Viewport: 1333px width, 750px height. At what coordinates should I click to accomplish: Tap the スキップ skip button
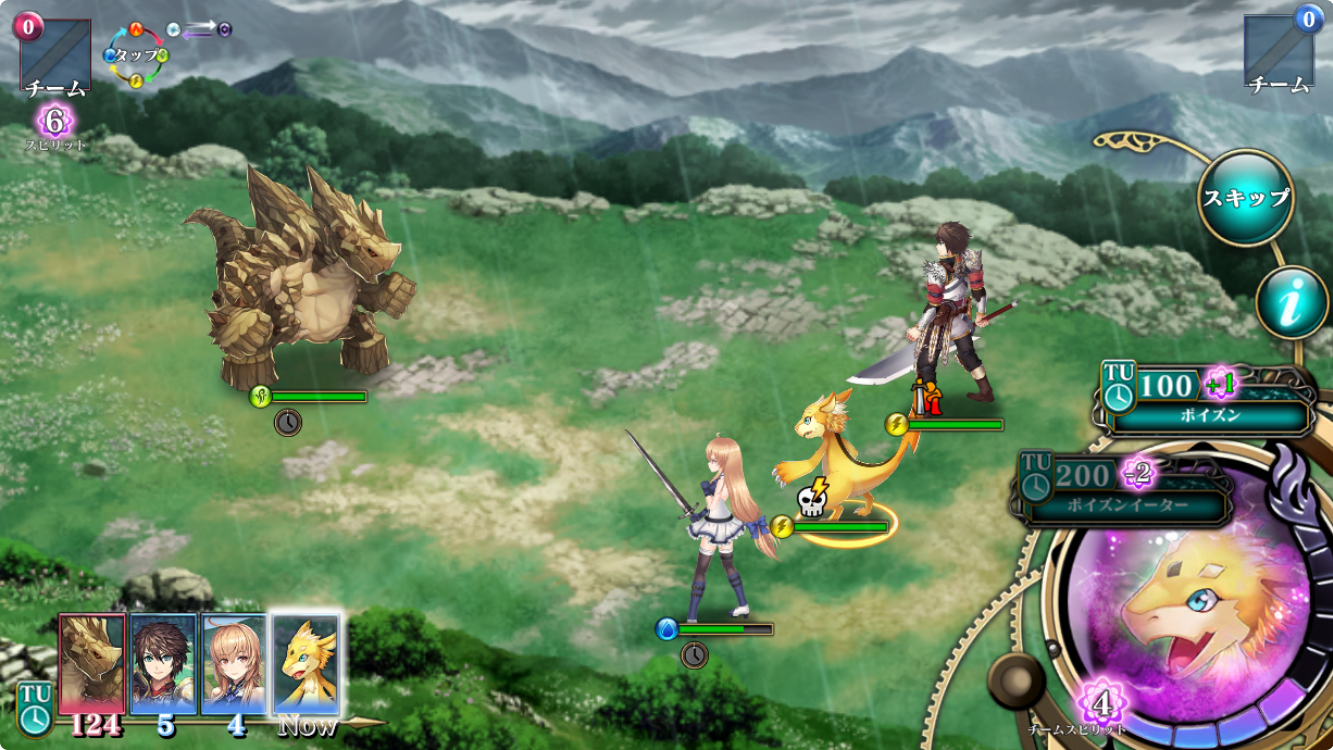click(x=1245, y=197)
